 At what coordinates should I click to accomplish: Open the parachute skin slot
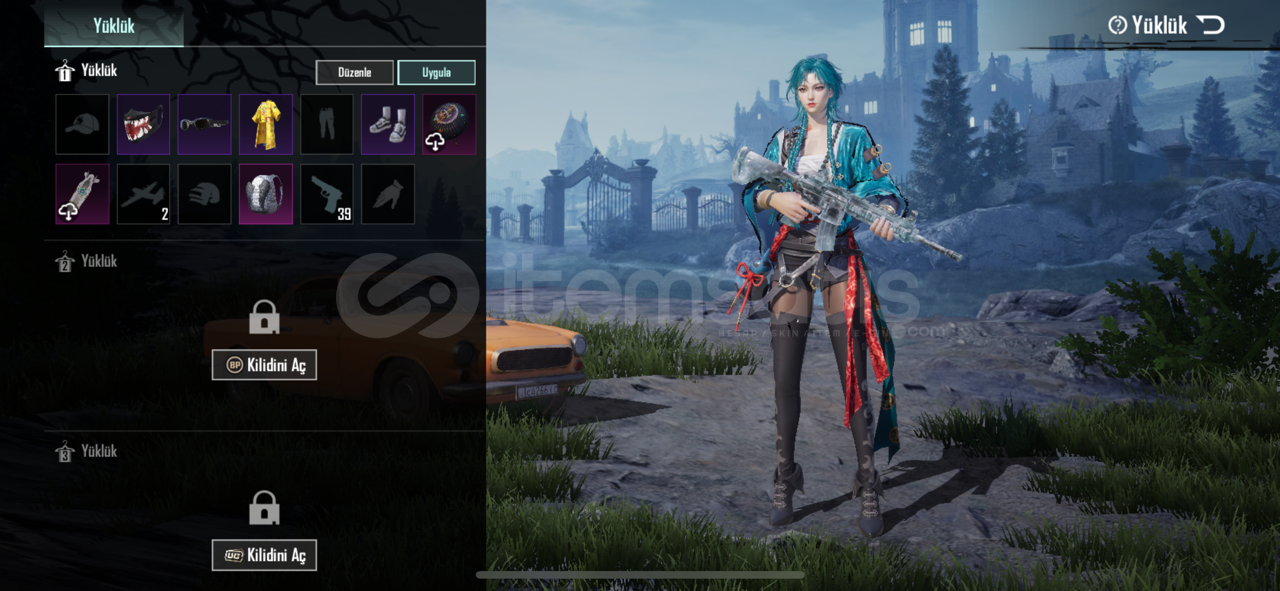tap(82, 194)
